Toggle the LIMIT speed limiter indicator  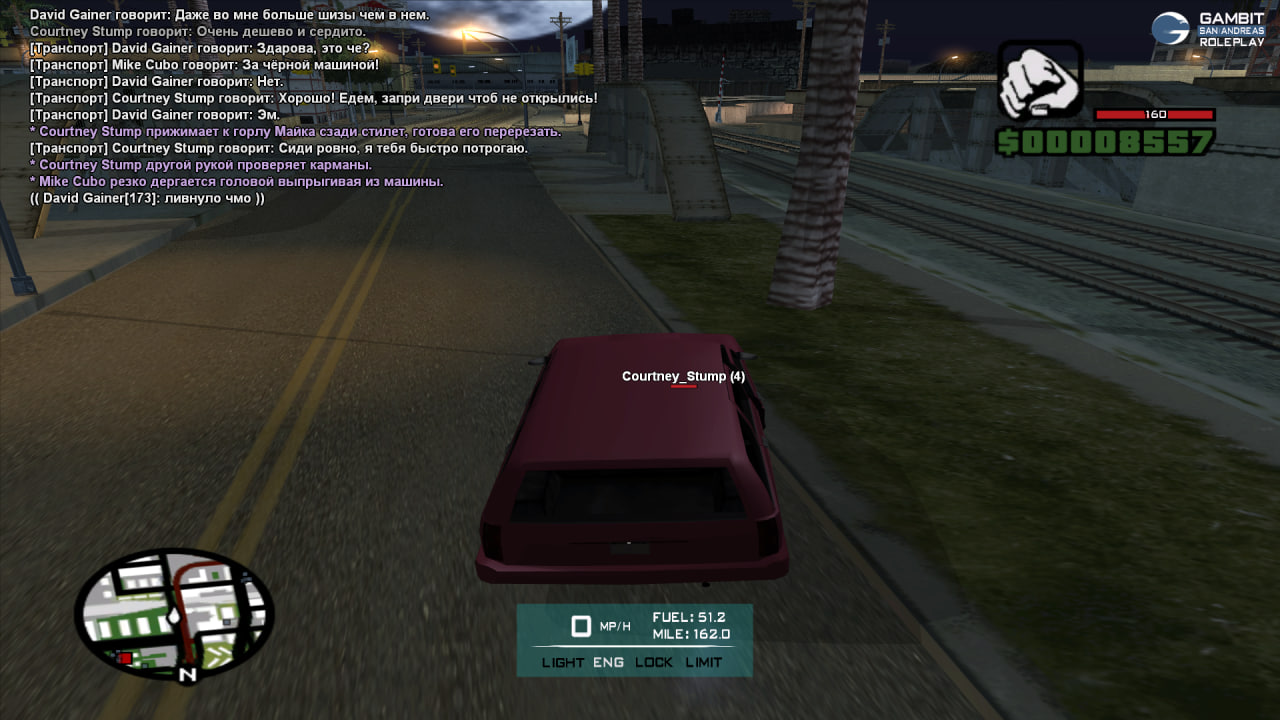pos(704,662)
